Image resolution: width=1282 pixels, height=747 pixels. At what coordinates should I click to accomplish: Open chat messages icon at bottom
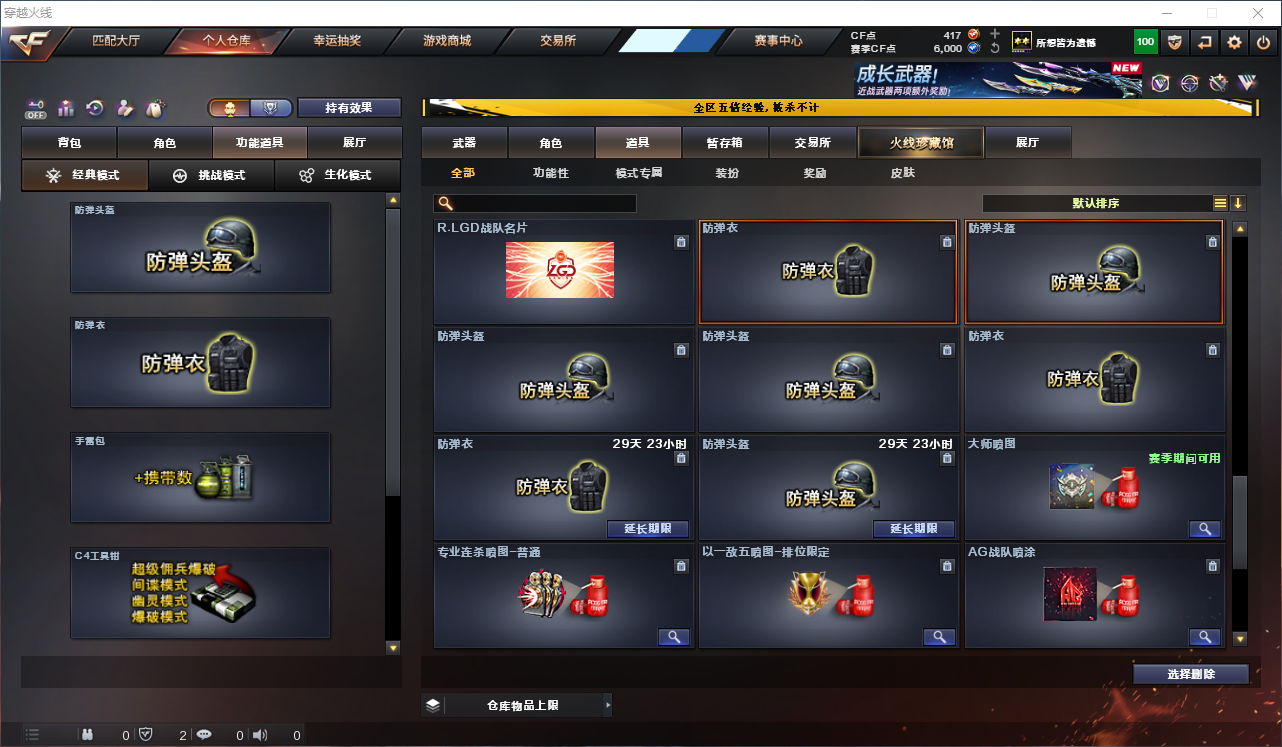(202, 734)
